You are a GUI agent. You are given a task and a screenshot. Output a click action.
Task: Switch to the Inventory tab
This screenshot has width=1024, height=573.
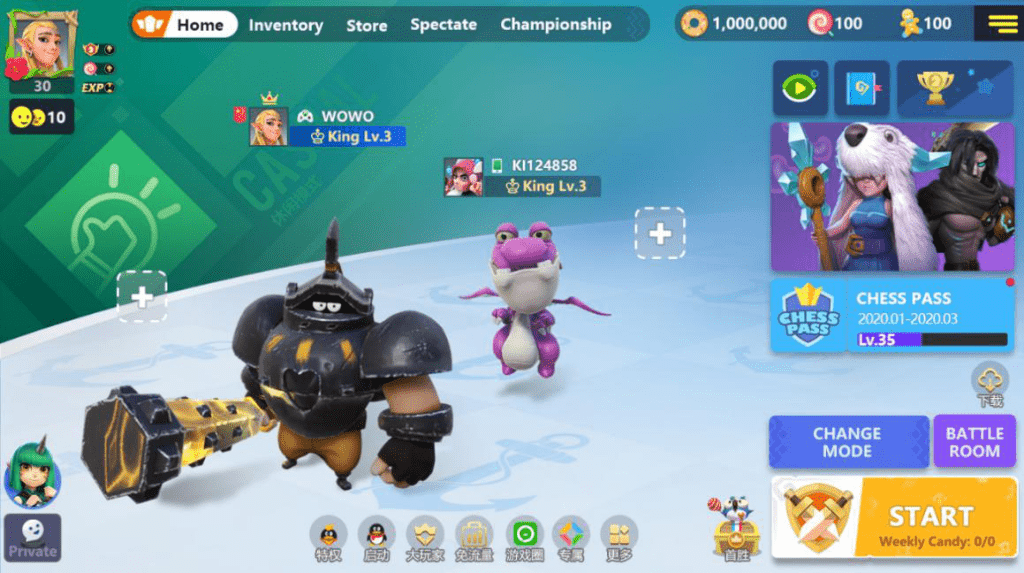pos(285,25)
